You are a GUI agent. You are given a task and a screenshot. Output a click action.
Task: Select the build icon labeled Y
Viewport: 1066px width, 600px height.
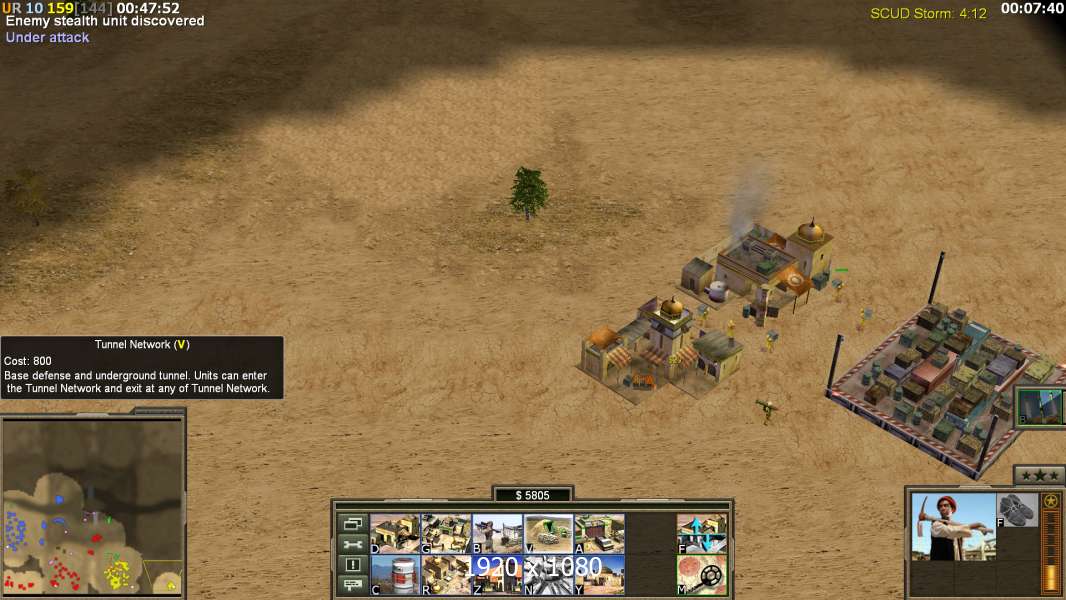pos(600,574)
